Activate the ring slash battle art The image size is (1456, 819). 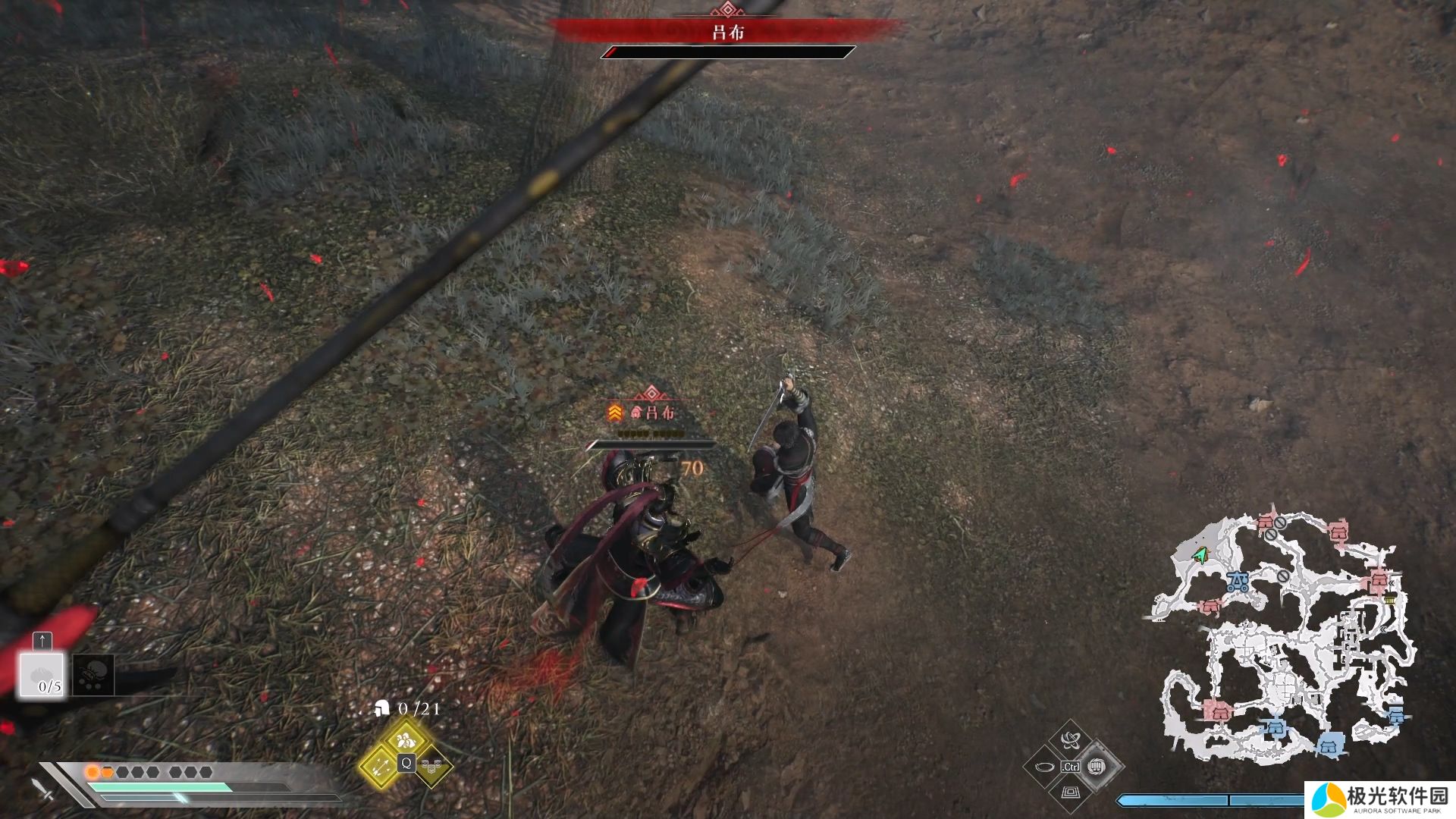1044,767
